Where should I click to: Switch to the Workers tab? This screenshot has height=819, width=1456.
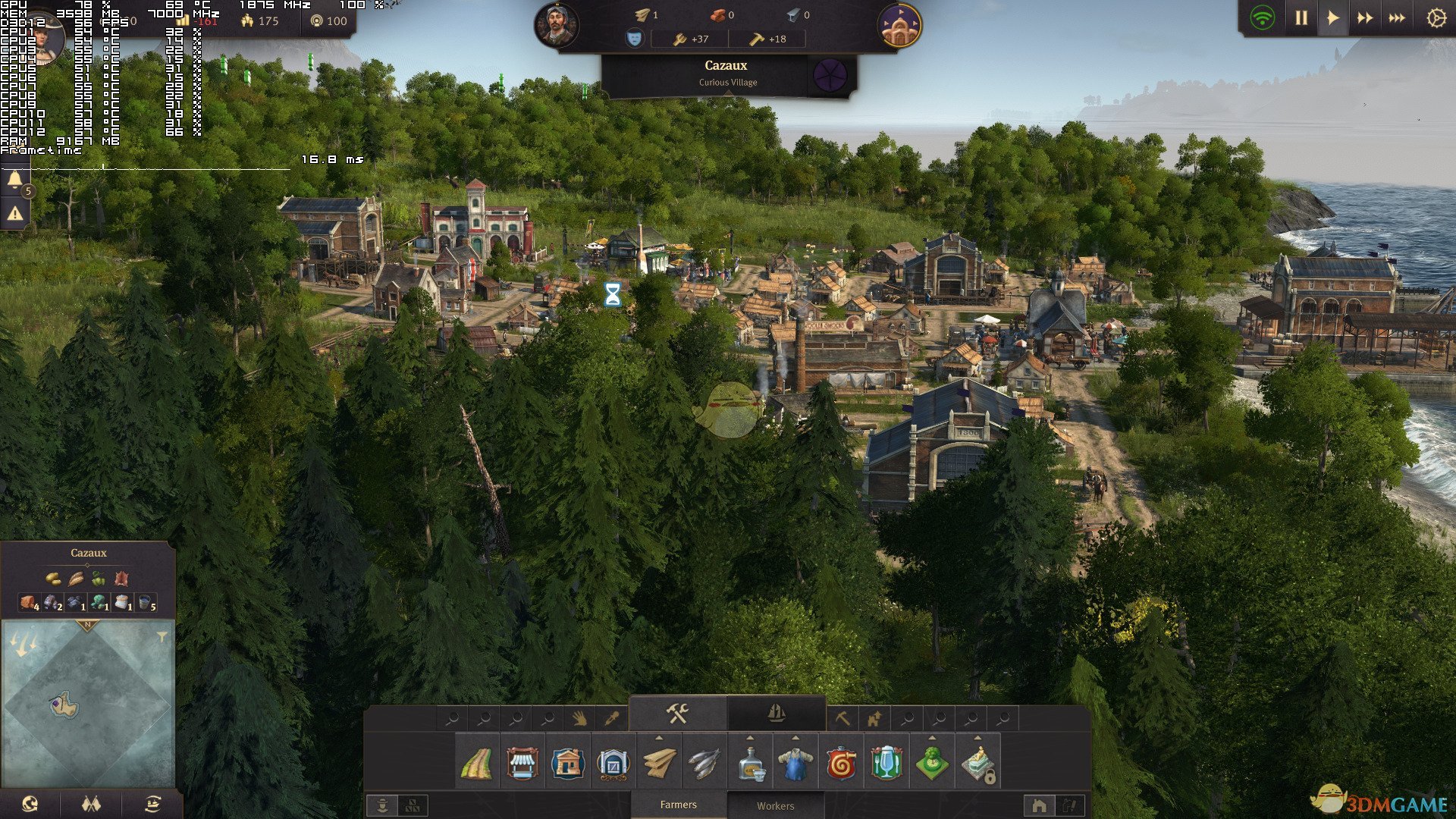775,806
